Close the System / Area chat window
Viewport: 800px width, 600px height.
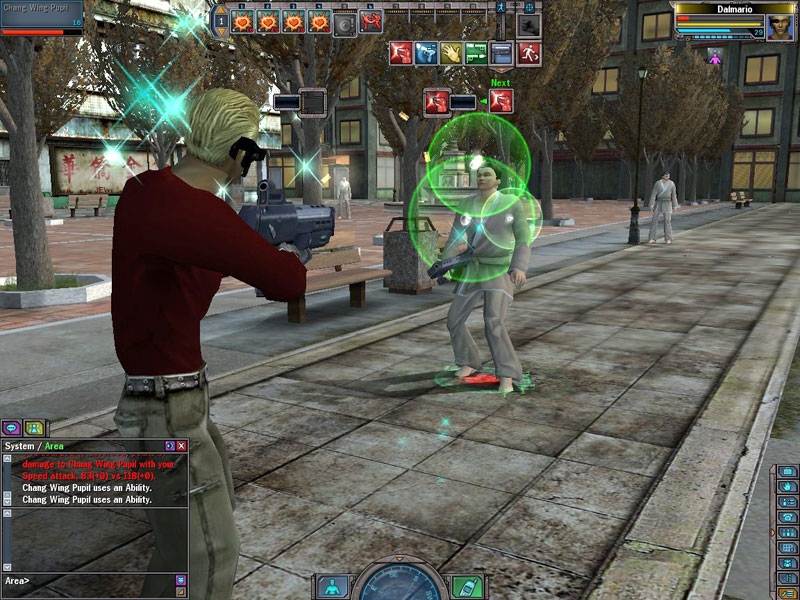181,446
